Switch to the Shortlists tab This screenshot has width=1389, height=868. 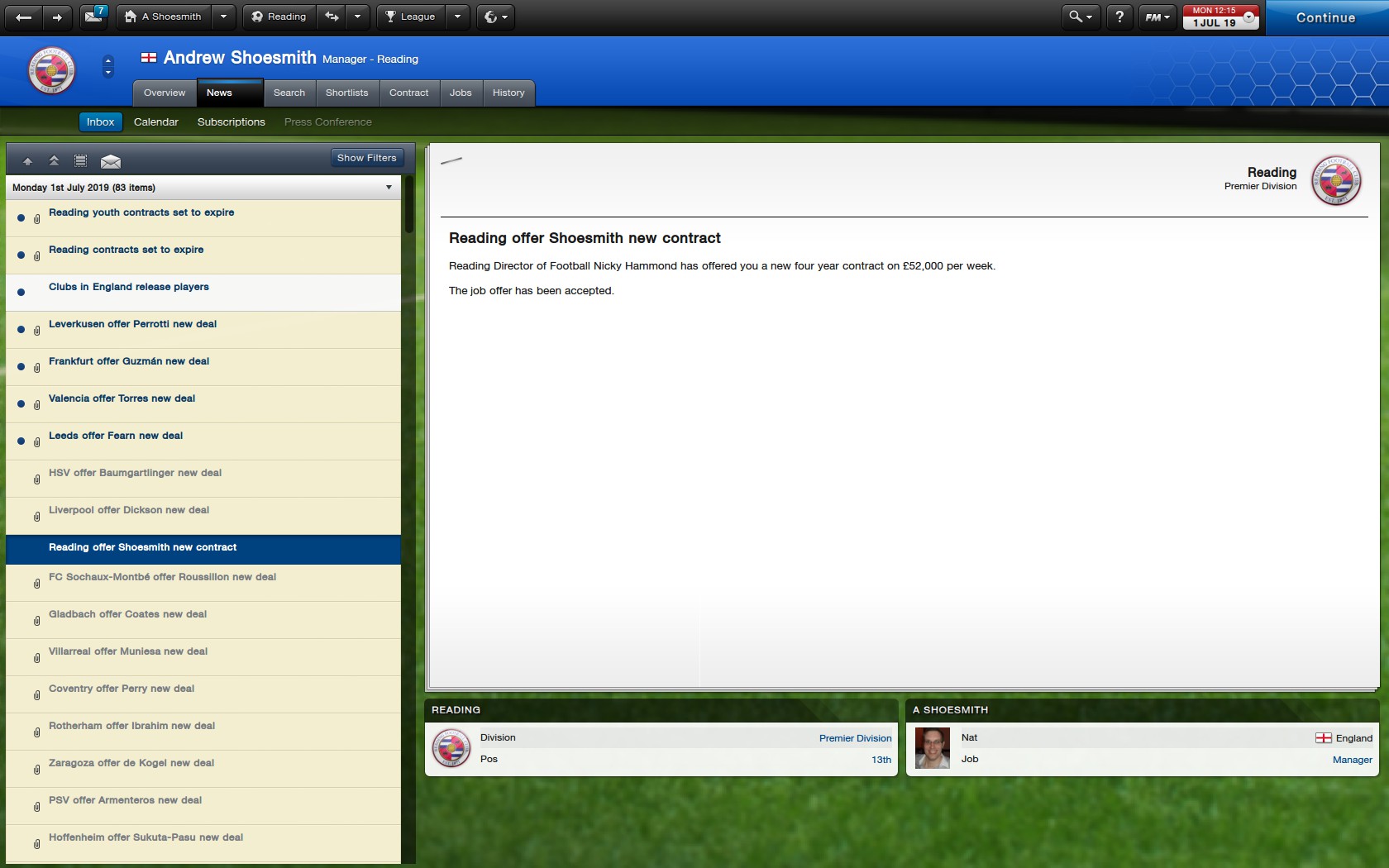click(x=346, y=93)
